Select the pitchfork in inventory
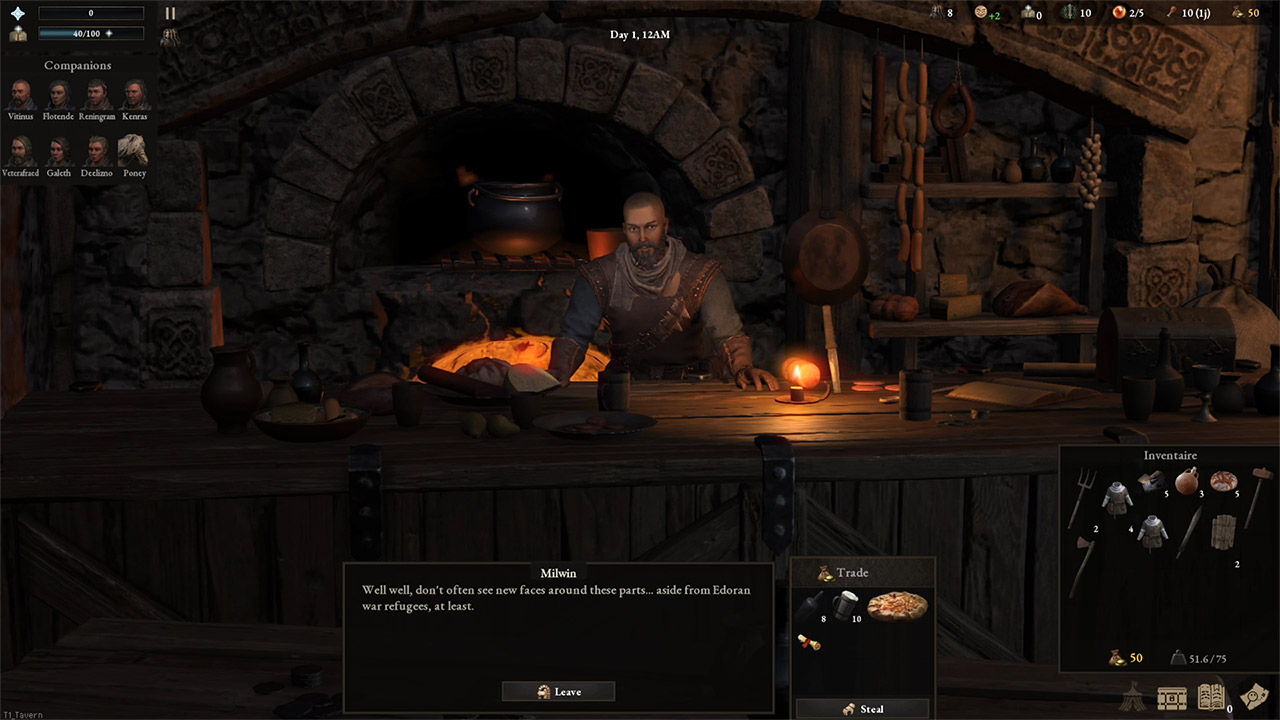This screenshot has width=1280, height=720. 1082,495
